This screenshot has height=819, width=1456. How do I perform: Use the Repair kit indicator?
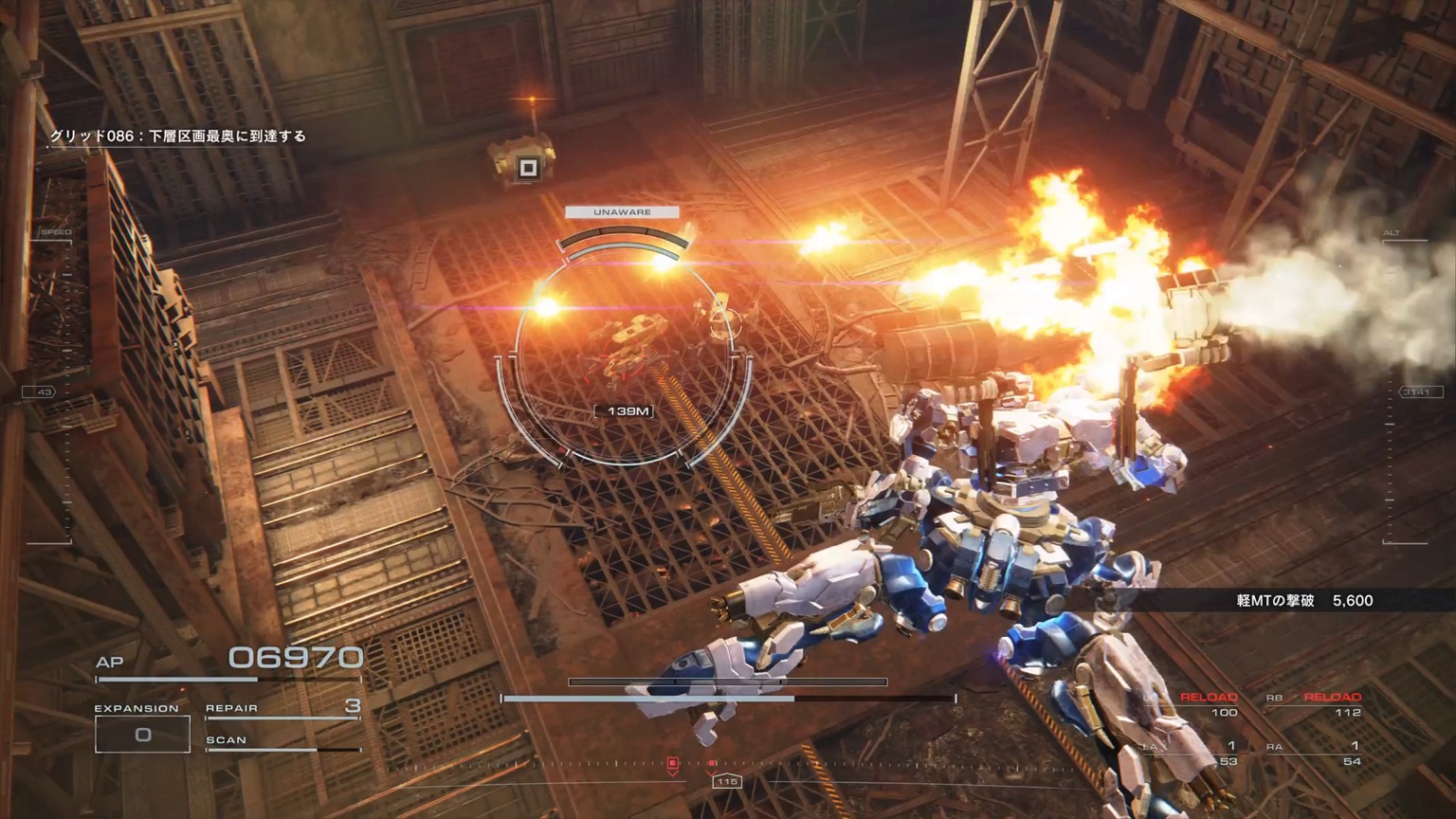(282, 708)
